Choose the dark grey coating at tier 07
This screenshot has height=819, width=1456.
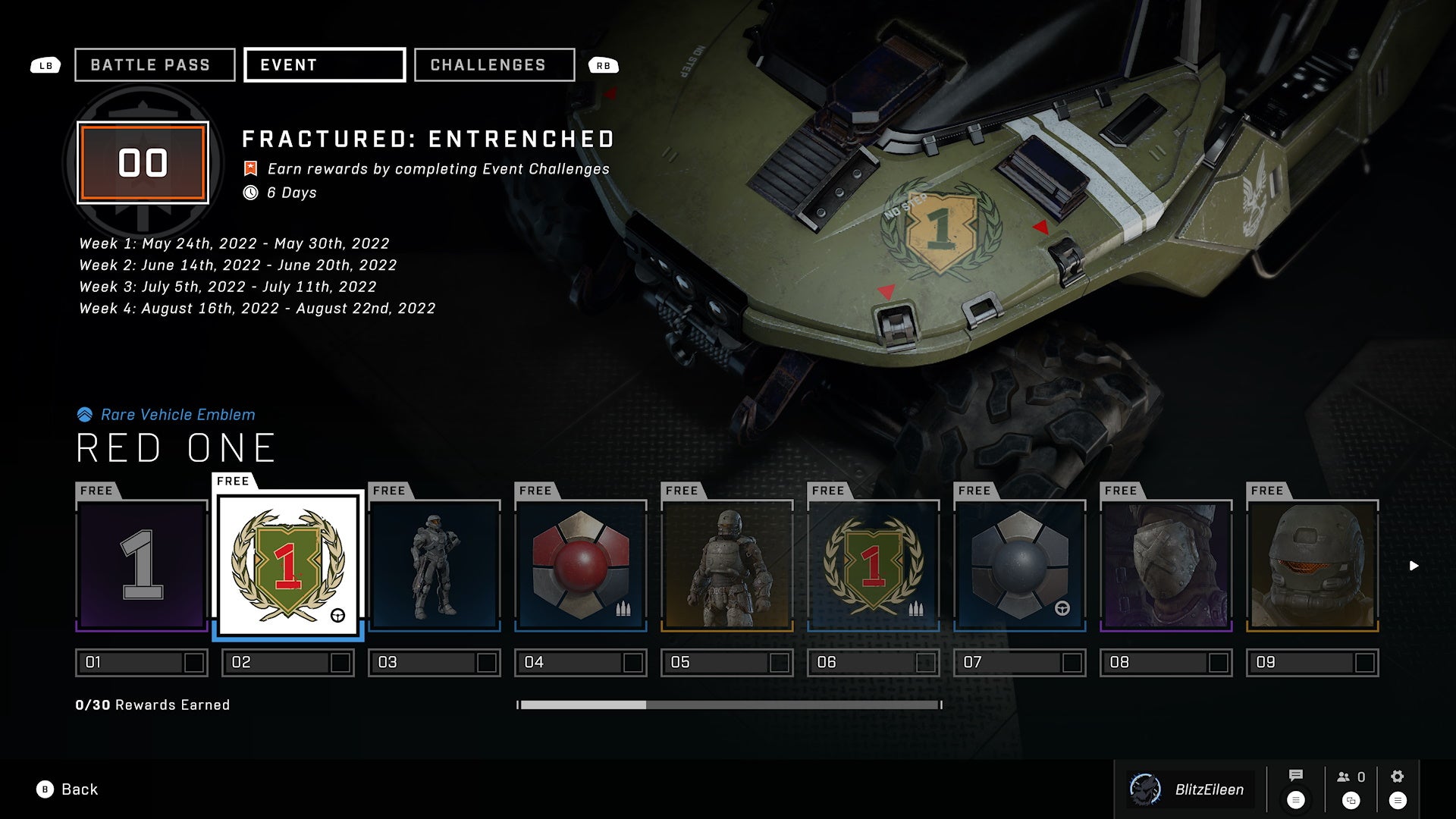(1020, 566)
